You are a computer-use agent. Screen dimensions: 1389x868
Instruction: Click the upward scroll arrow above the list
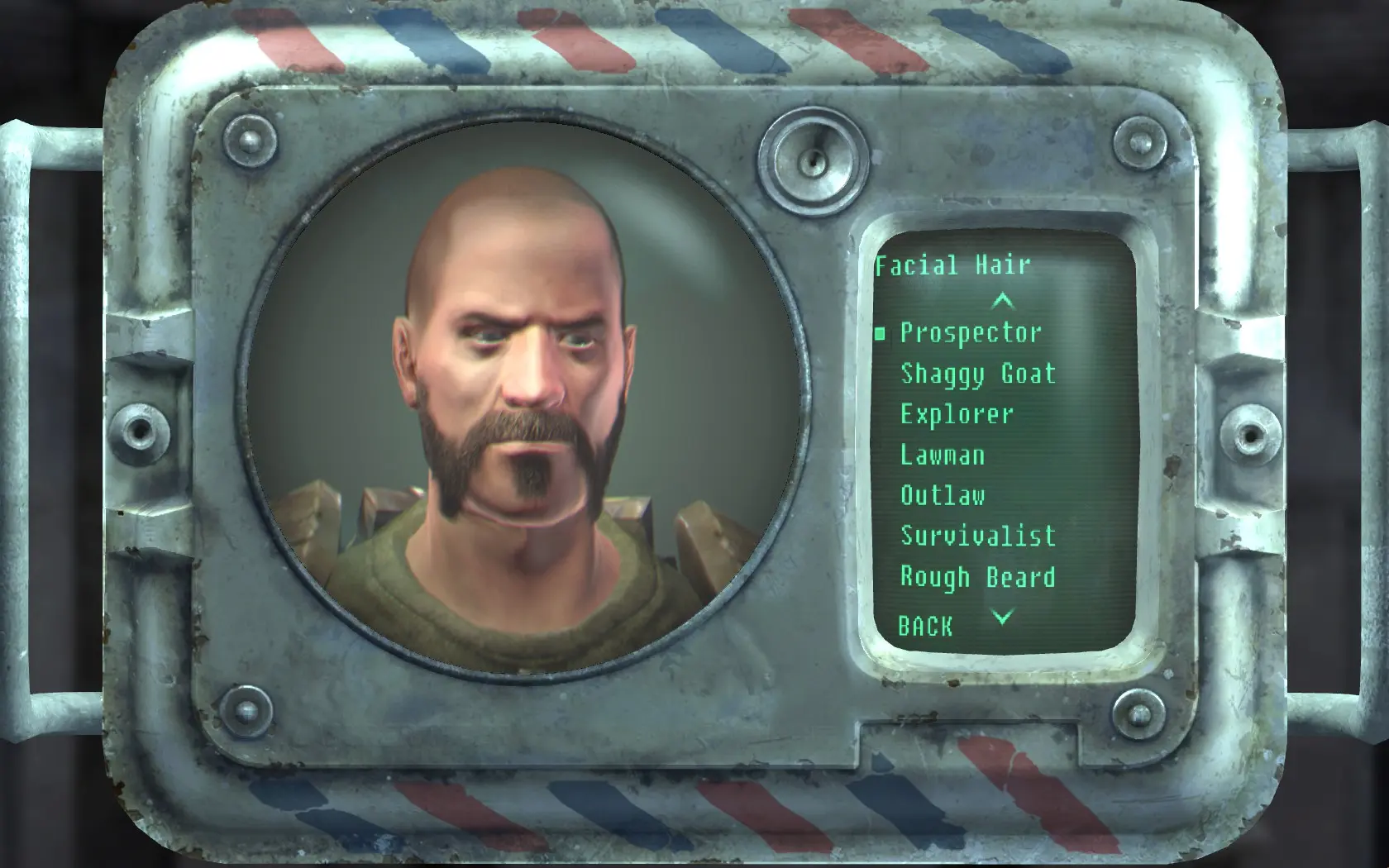coord(1005,301)
